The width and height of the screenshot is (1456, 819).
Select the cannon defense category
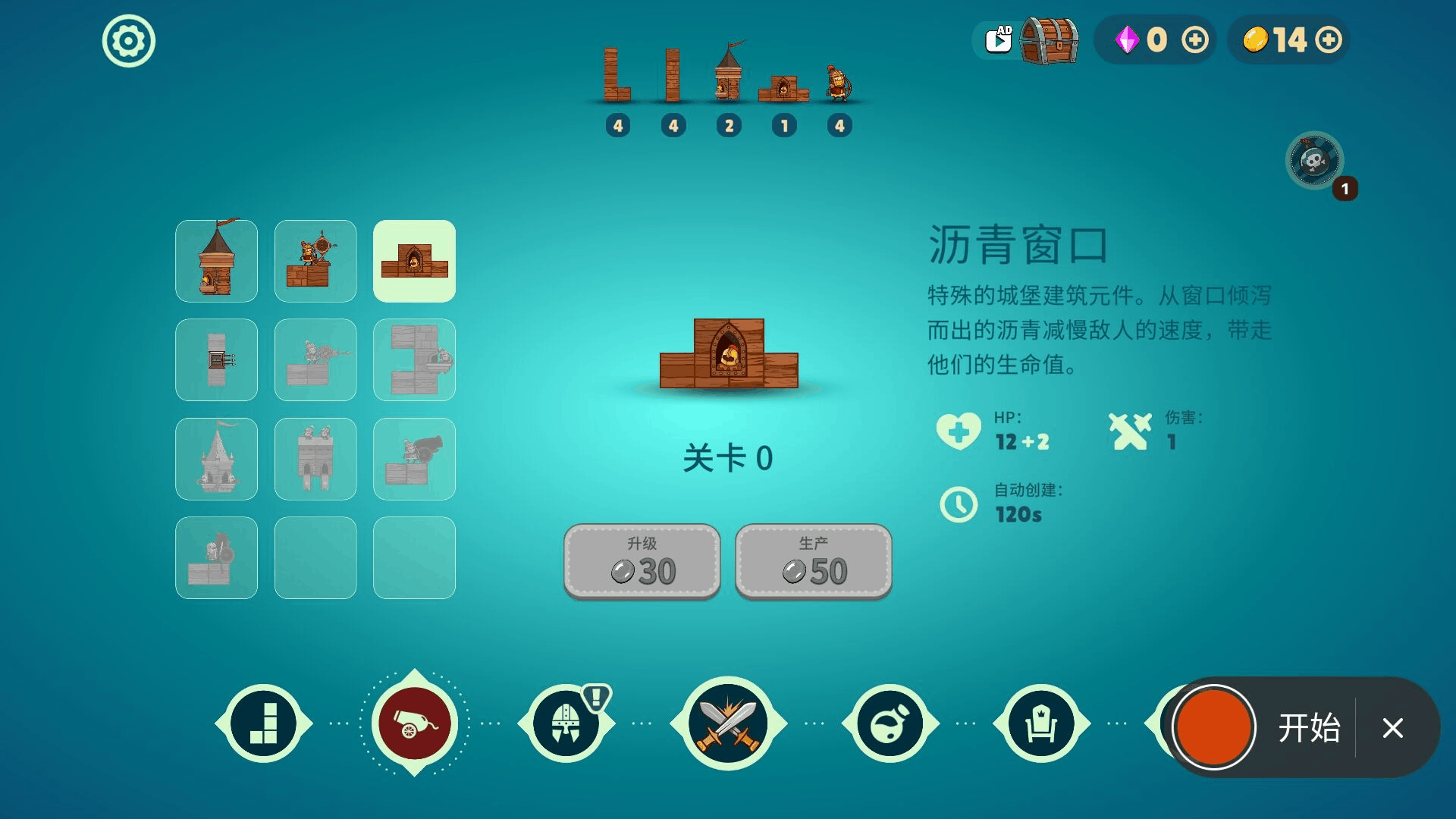(x=414, y=723)
